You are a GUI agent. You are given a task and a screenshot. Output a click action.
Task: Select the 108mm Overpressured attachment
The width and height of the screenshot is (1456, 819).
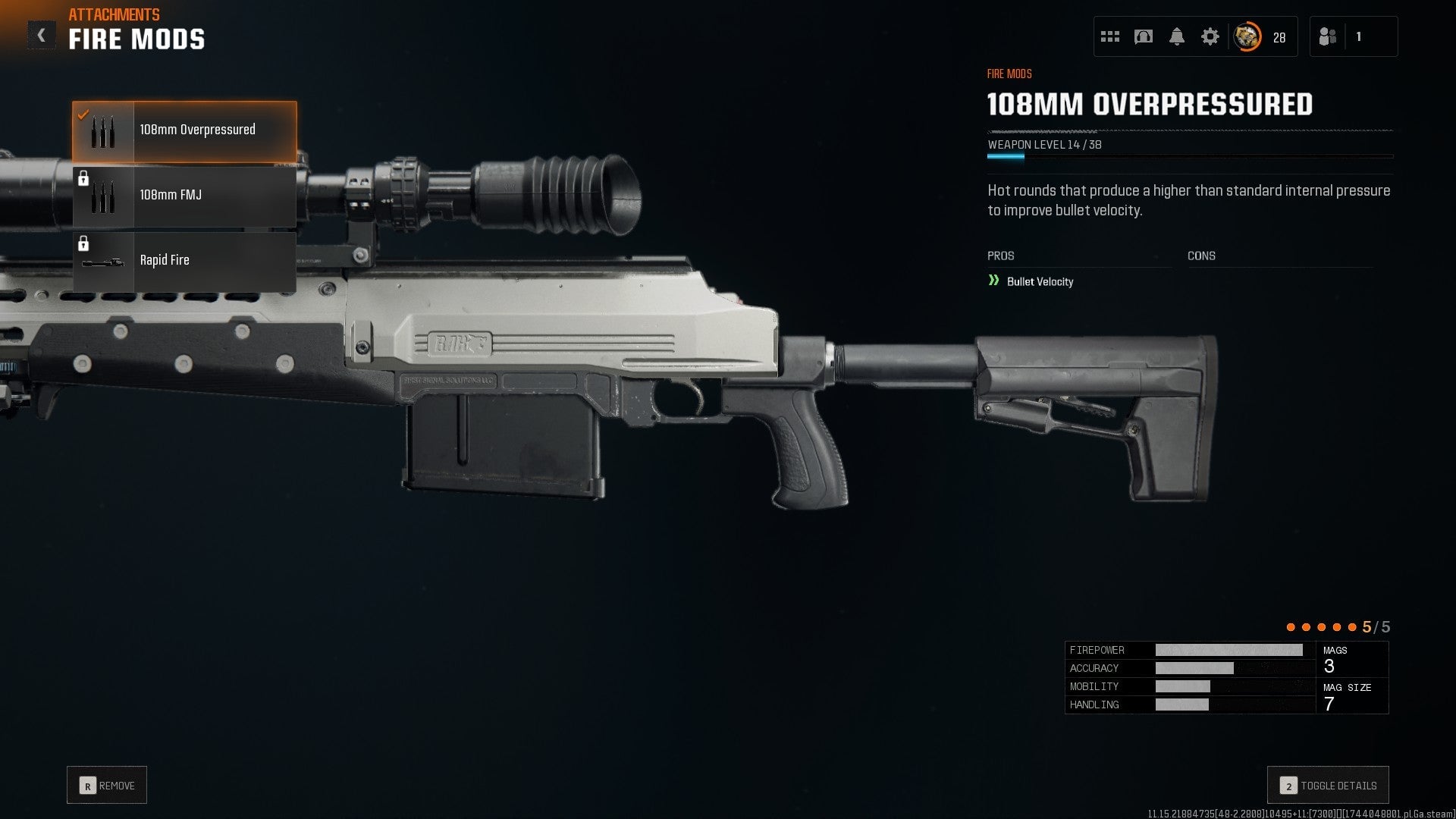196,130
